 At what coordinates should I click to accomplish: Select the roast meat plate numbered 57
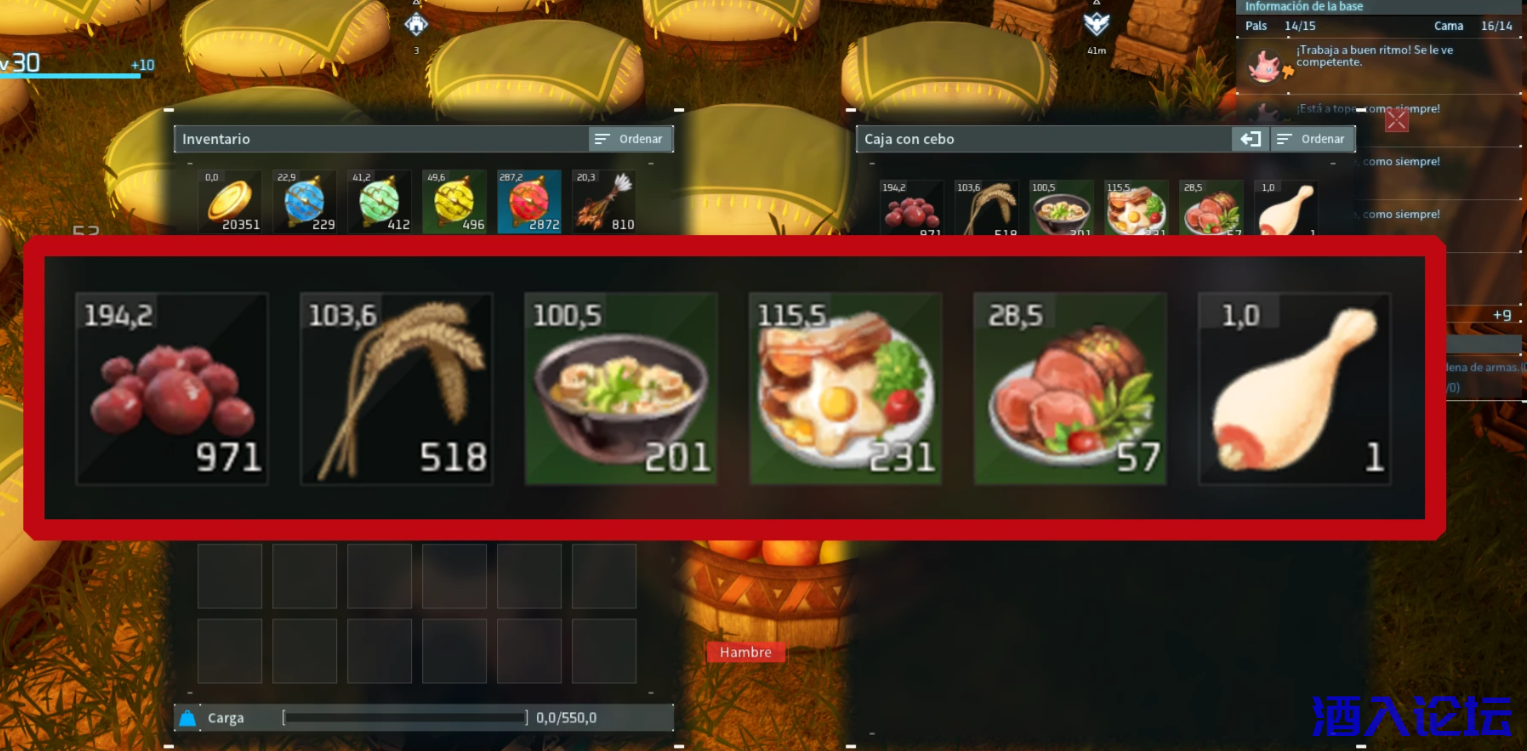coord(1069,388)
